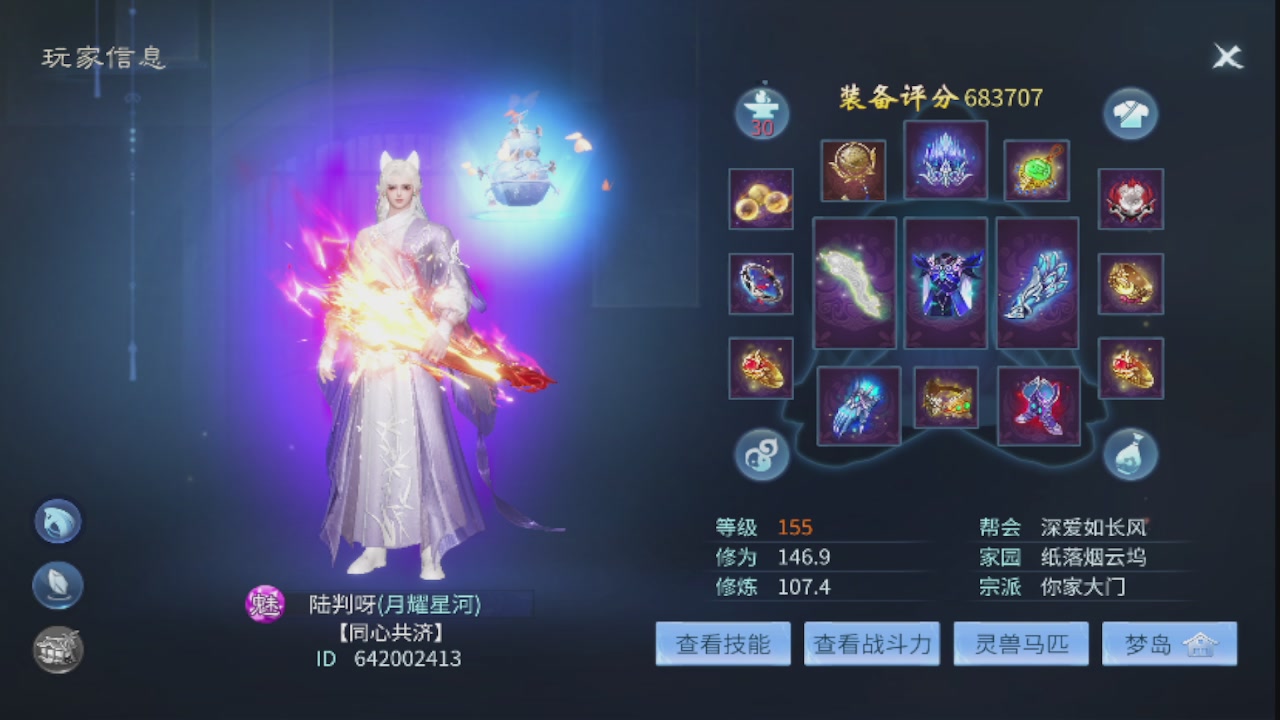
Task: Open the 灵兽马匹 panel
Action: point(1021,643)
